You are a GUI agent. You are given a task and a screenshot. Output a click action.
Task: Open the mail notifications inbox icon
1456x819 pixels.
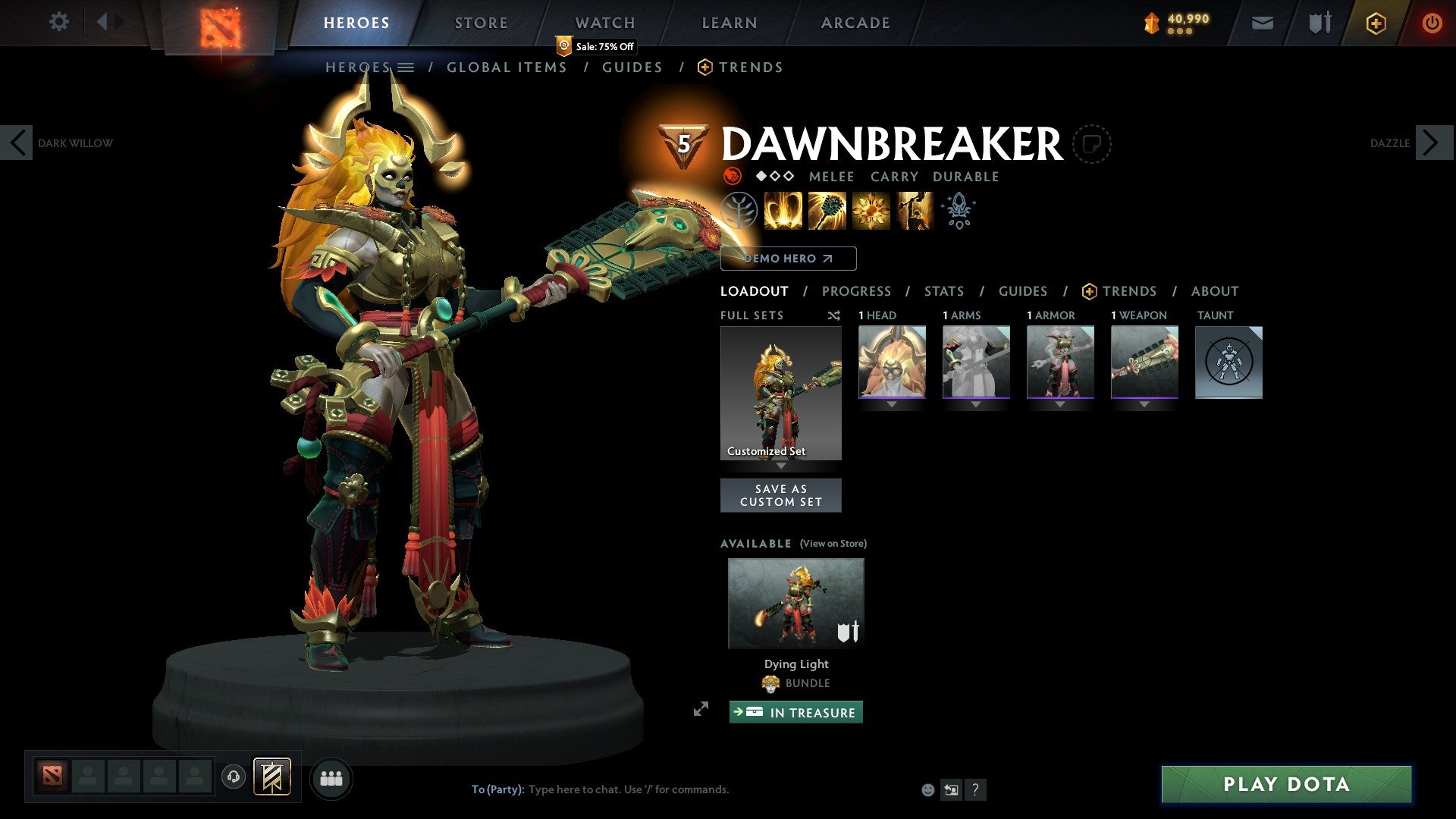coord(1261,23)
